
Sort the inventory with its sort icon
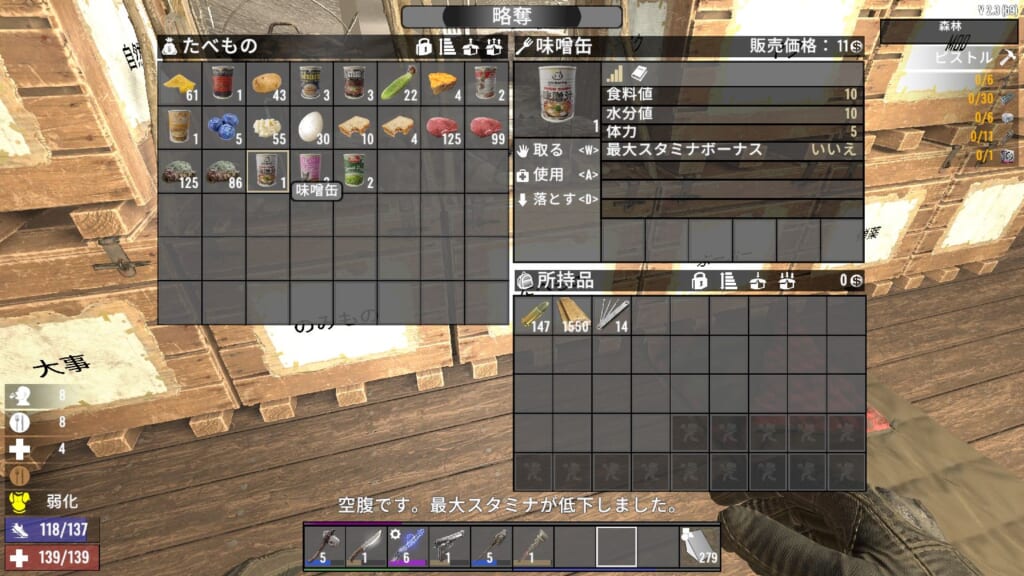point(728,282)
